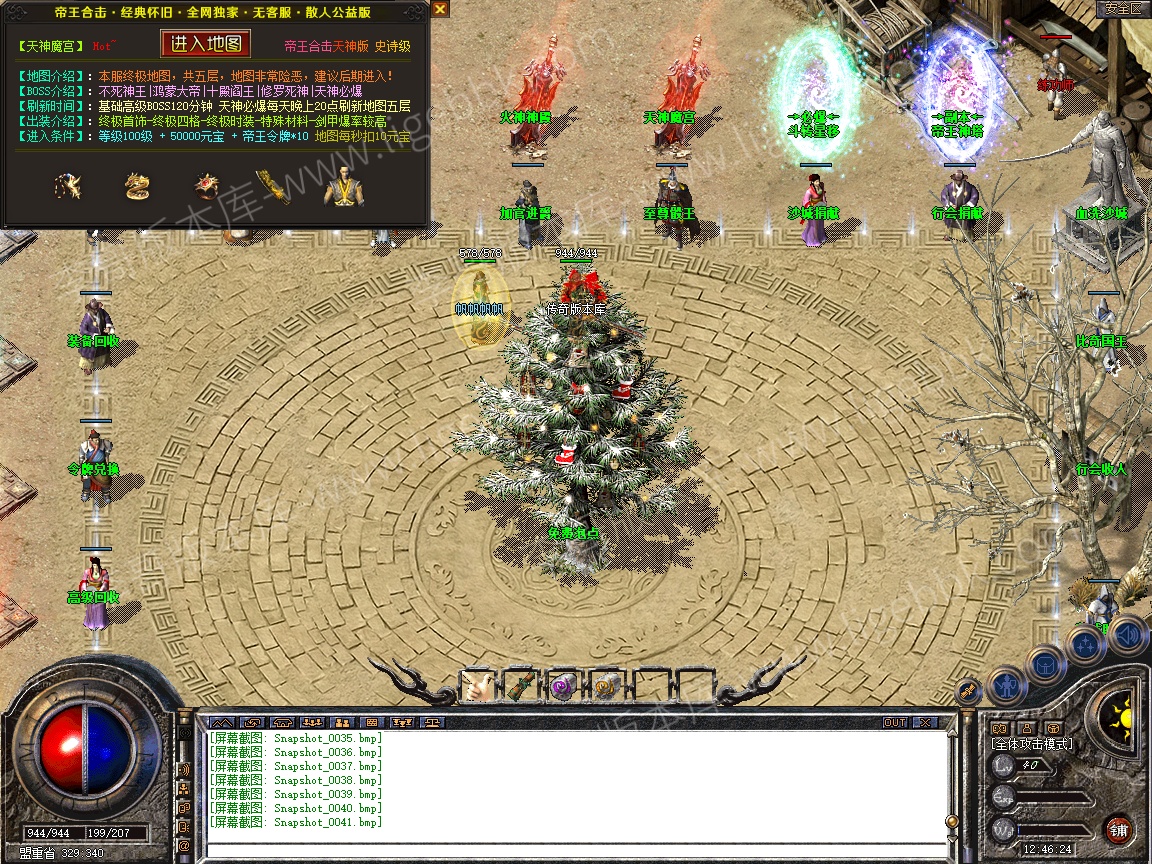1152x864 pixels.
Task: Use the purple swirl stone hotbar item
Action: [x=563, y=685]
